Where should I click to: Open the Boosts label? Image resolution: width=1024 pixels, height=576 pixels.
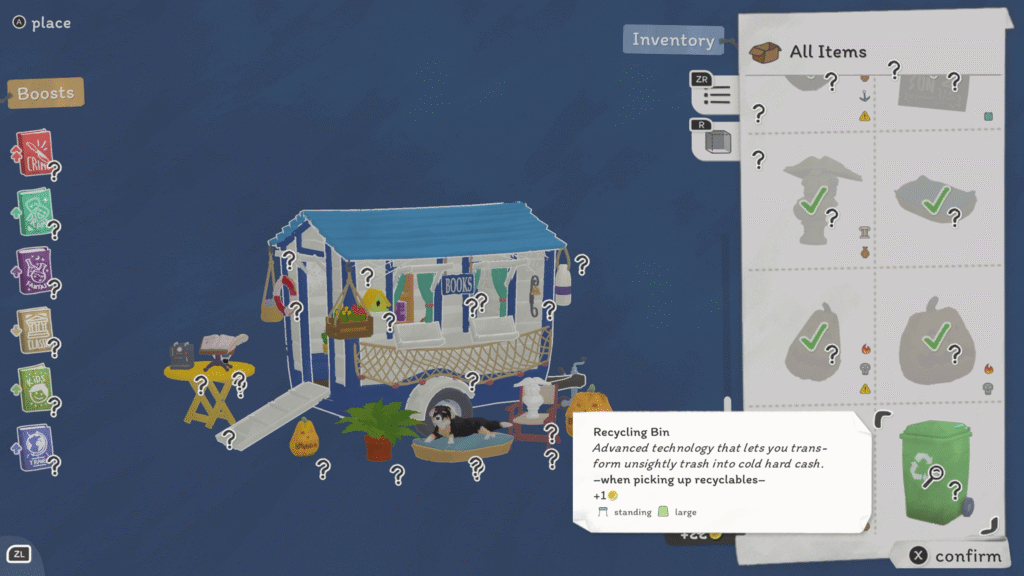click(45, 94)
